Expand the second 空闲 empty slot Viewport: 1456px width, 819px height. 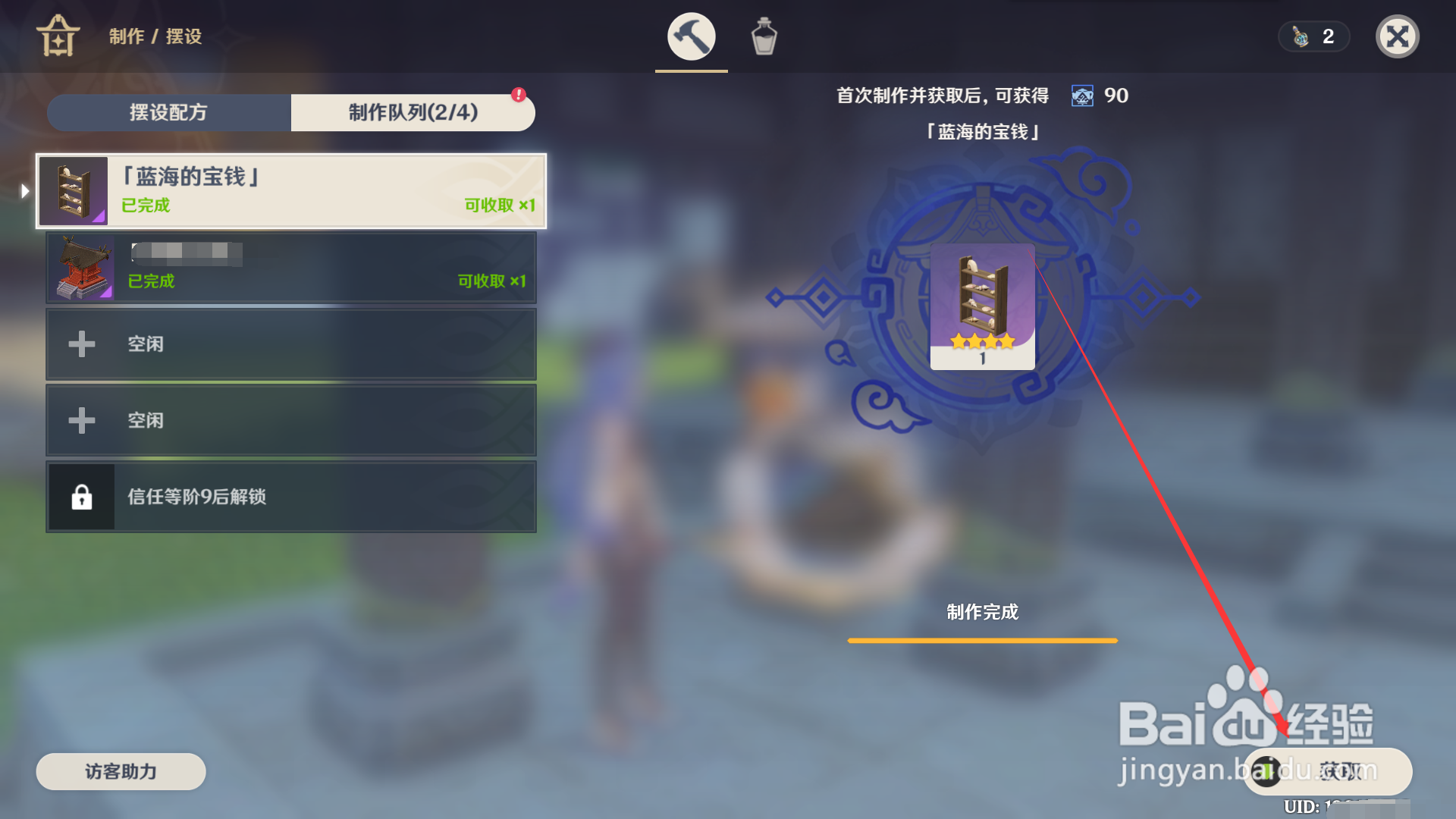[x=292, y=419]
